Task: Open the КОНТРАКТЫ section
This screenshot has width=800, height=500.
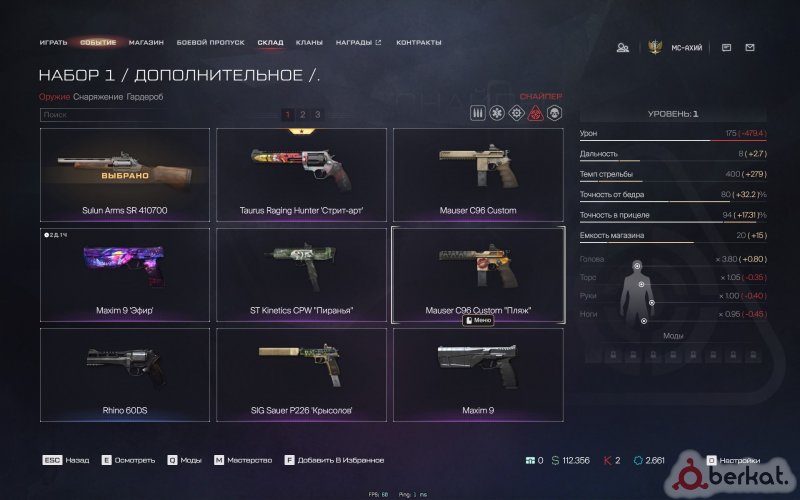Action: coord(419,43)
